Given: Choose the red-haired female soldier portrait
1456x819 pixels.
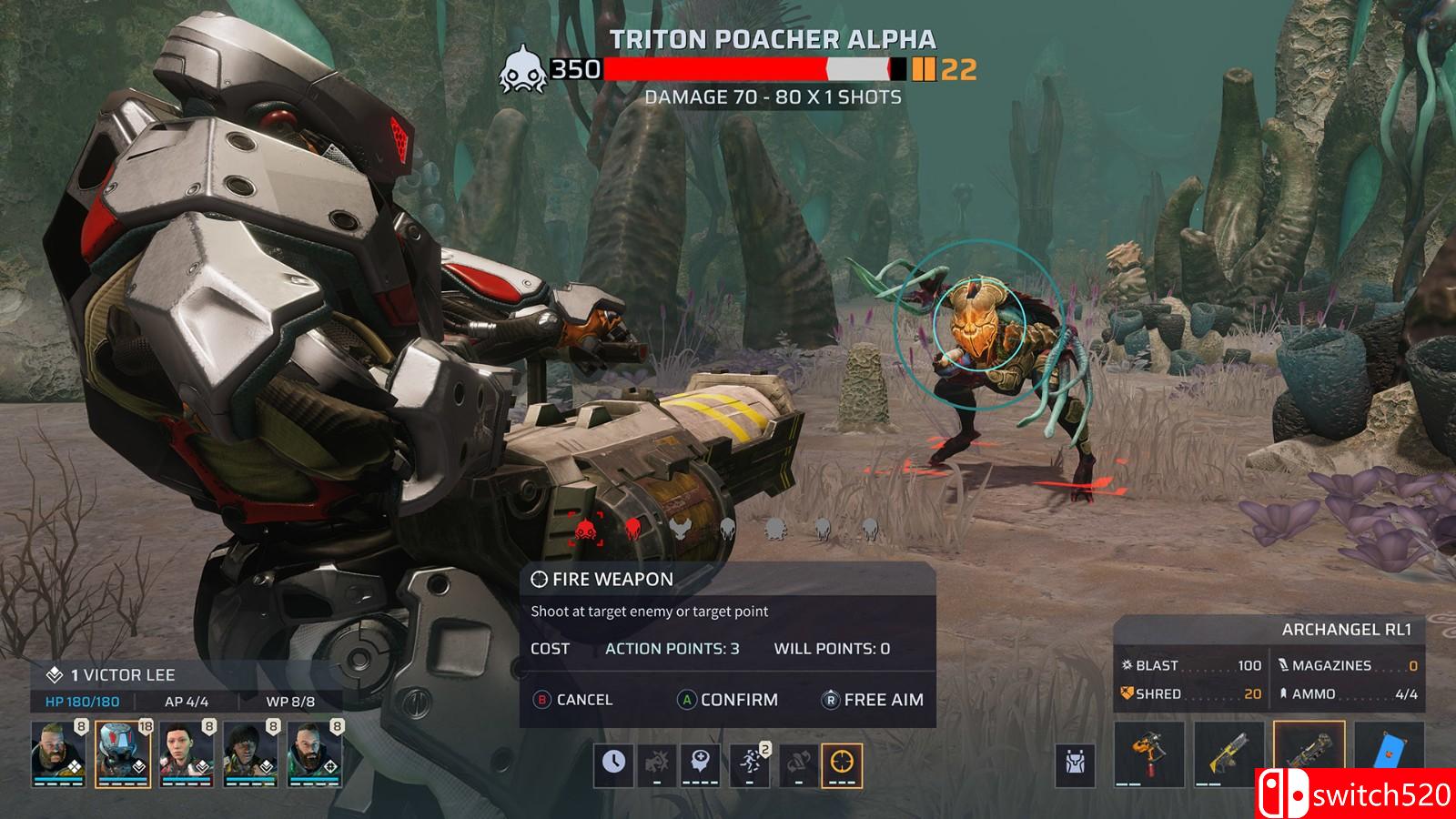Looking at the screenshot, I should (x=187, y=753).
